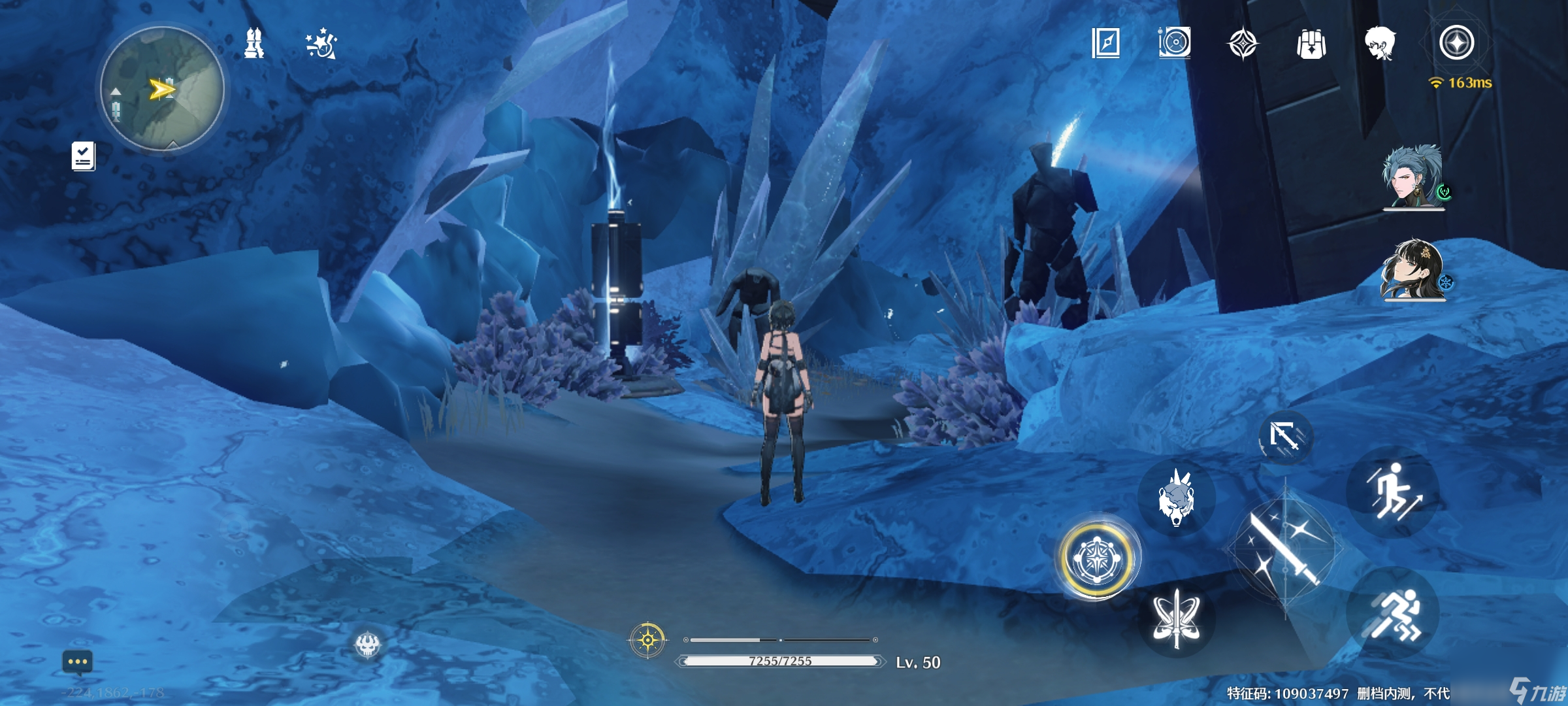Open the quest checklist icon
Screen dimensions: 1568x706
83,157
